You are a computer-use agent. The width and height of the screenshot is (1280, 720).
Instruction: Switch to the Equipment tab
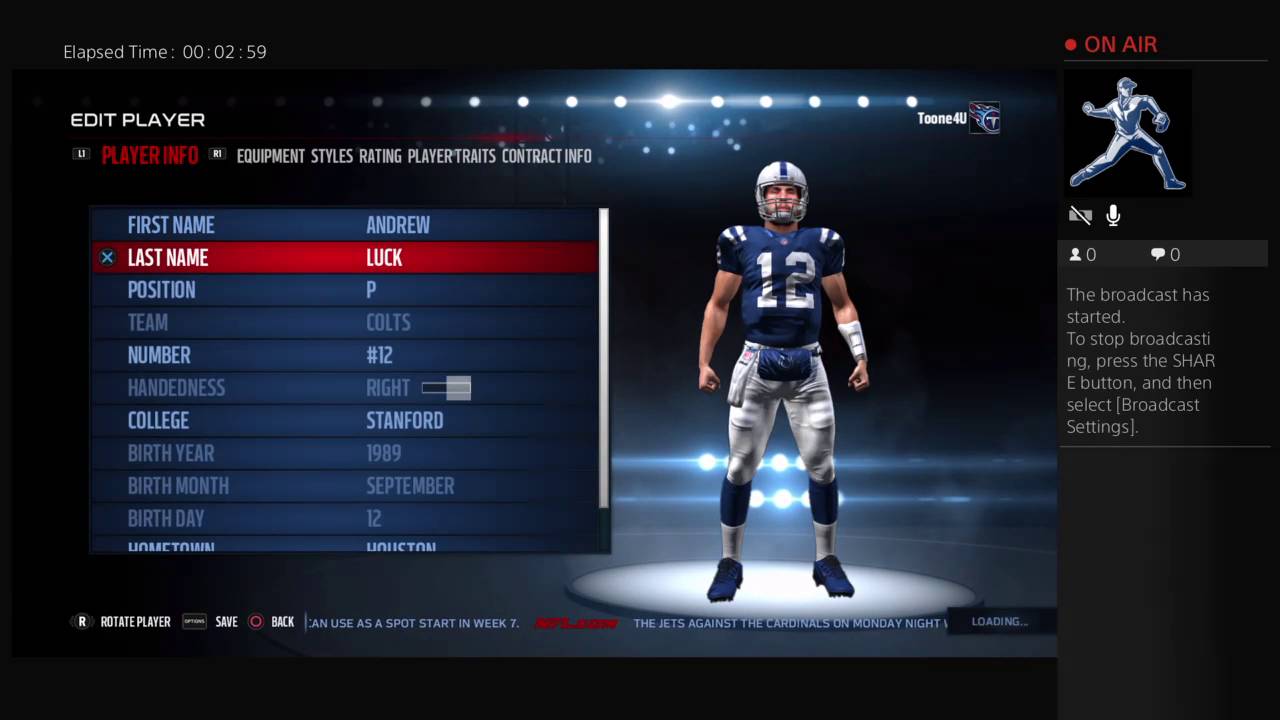click(270, 156)
